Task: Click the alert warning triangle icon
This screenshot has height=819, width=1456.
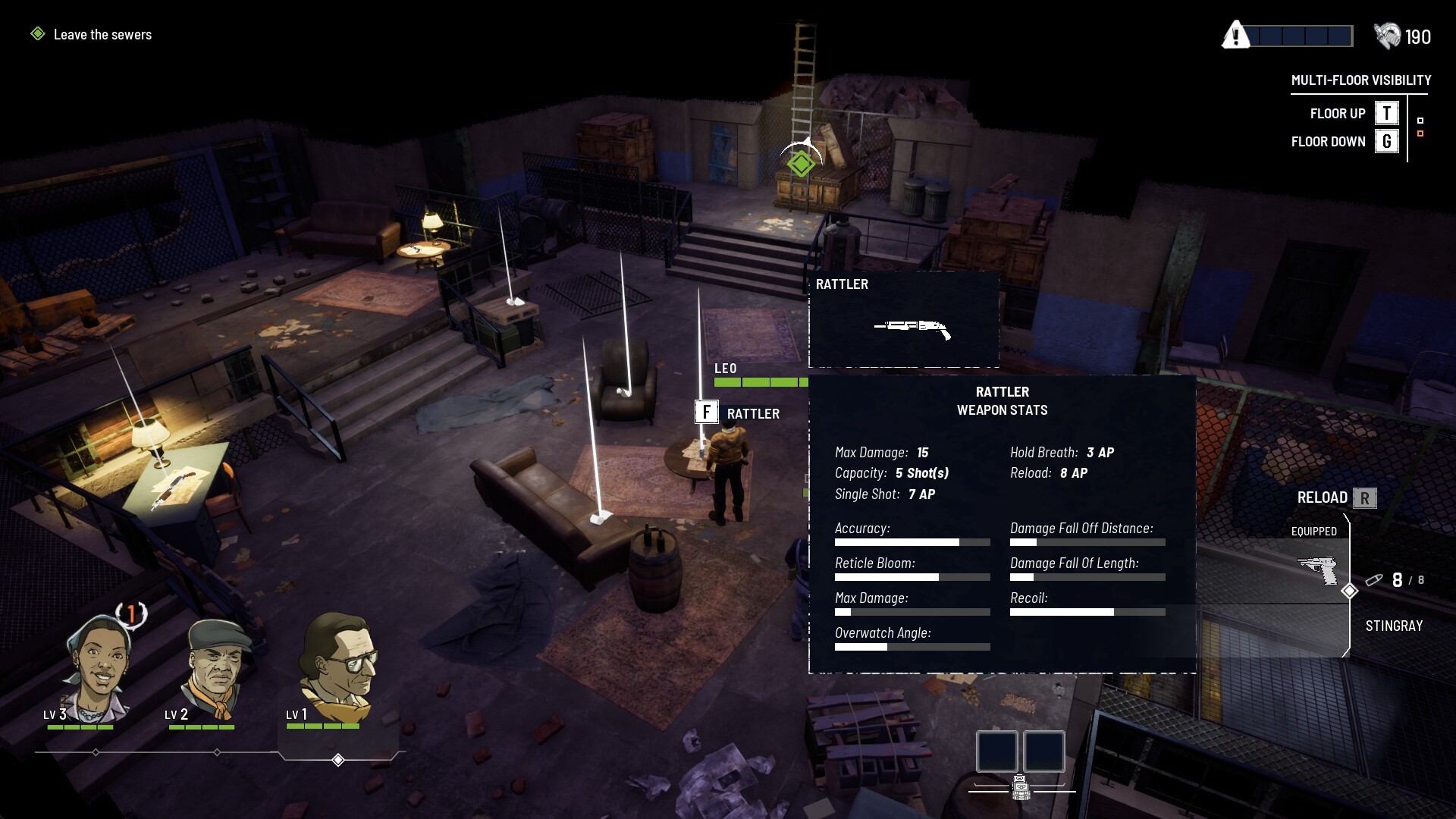Action: 1235,35
